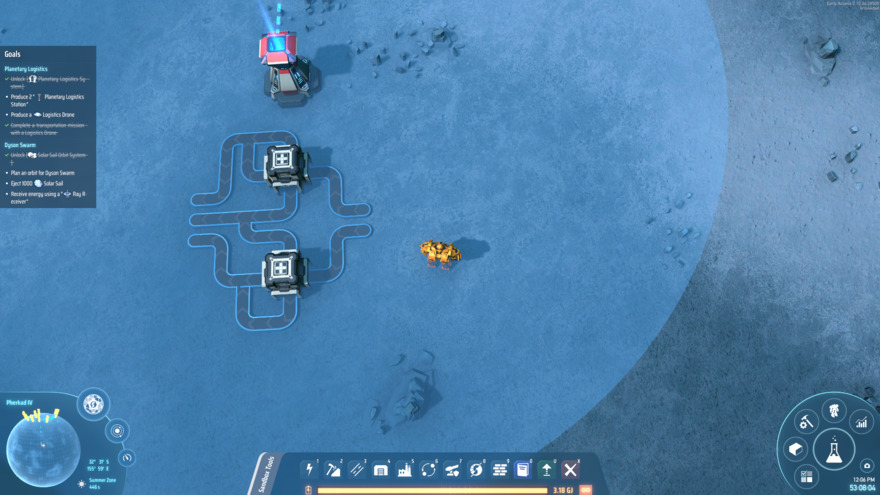This screenshot has height=495, width=880.
Task: Open the mecha upgrades panel
Action: point(833,410)
